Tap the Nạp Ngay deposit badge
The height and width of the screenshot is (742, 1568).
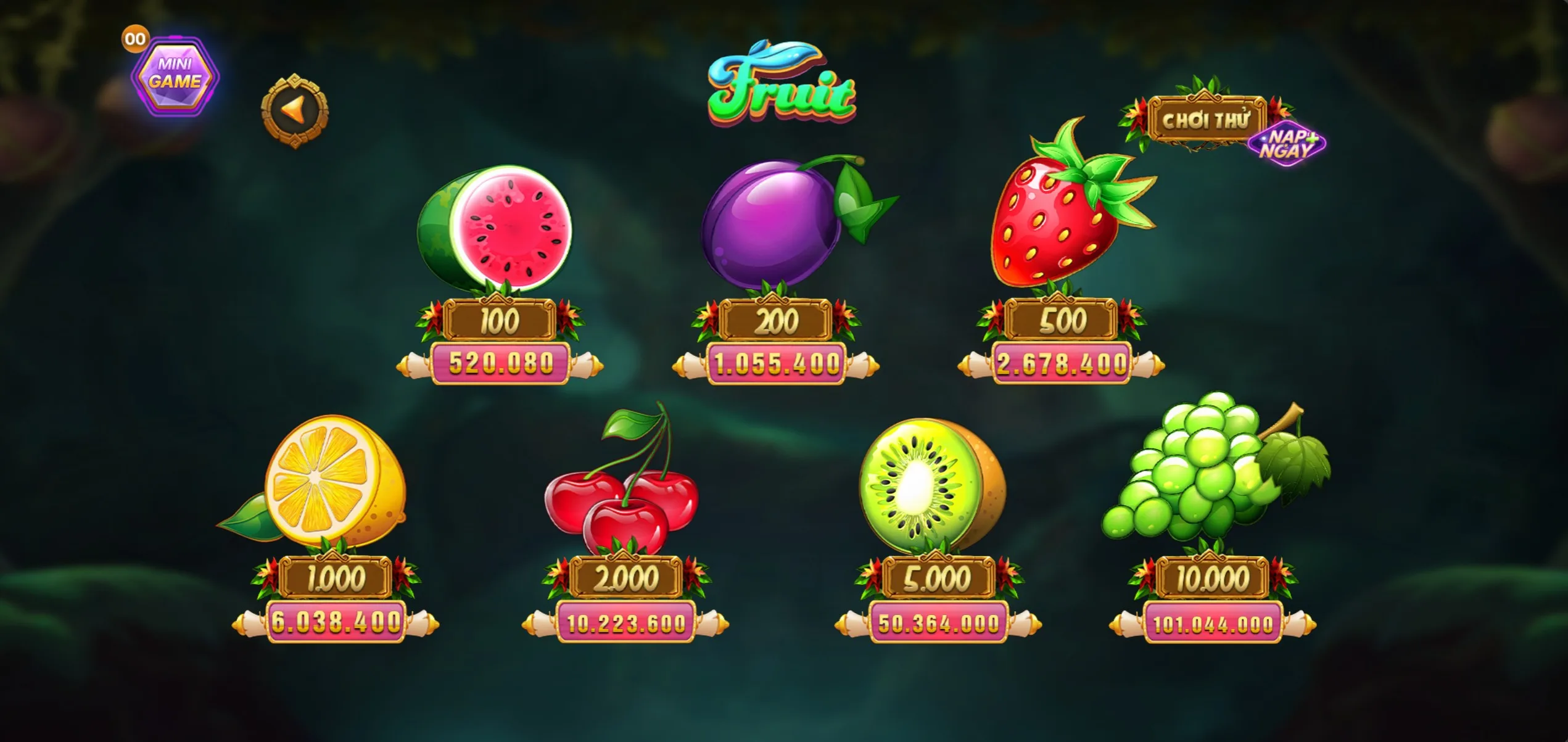click(x=1287, y=144)
